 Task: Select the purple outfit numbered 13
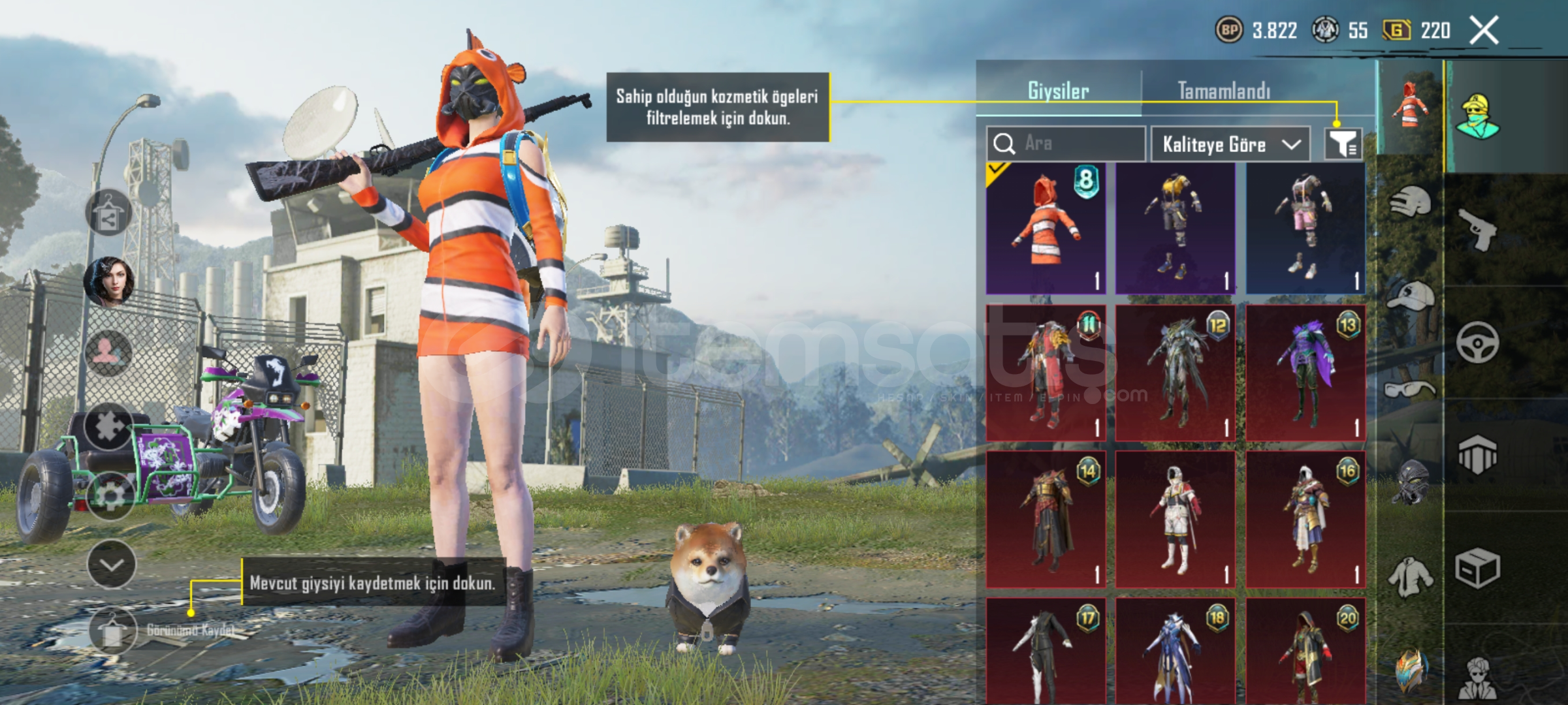[1305, 373]
